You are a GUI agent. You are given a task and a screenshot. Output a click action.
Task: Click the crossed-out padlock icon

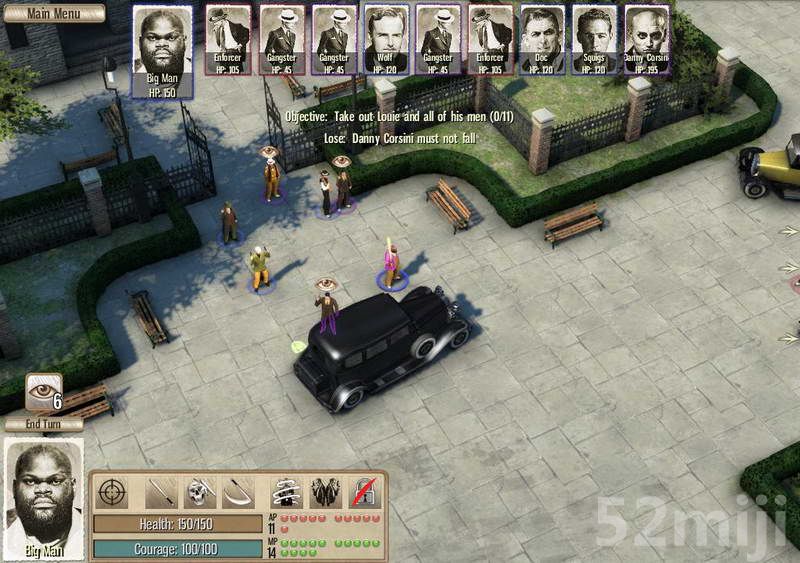click(x=364, y=492)
